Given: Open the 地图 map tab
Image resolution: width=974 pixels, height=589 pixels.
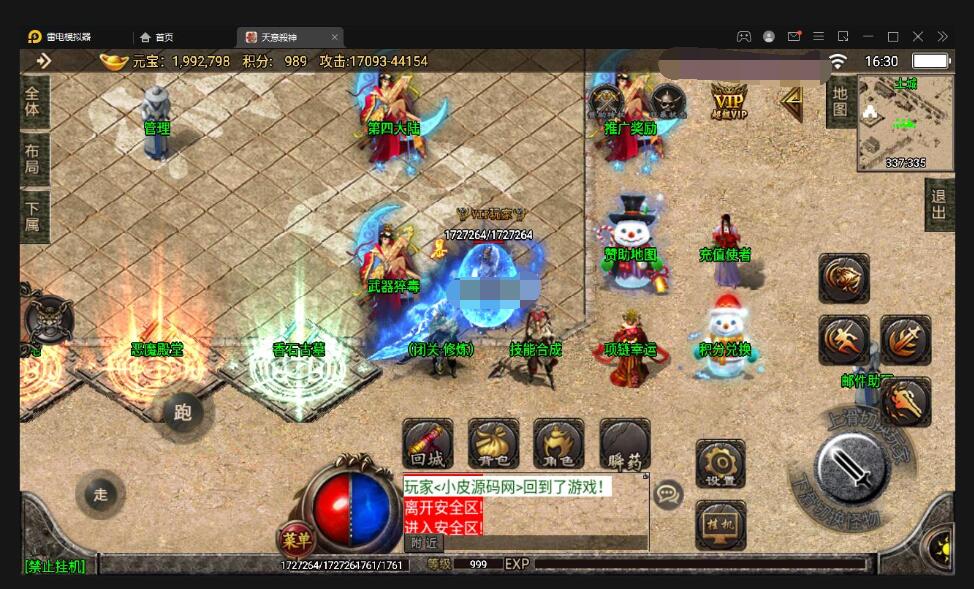Looking at the screenshot, I should point(840,101).
